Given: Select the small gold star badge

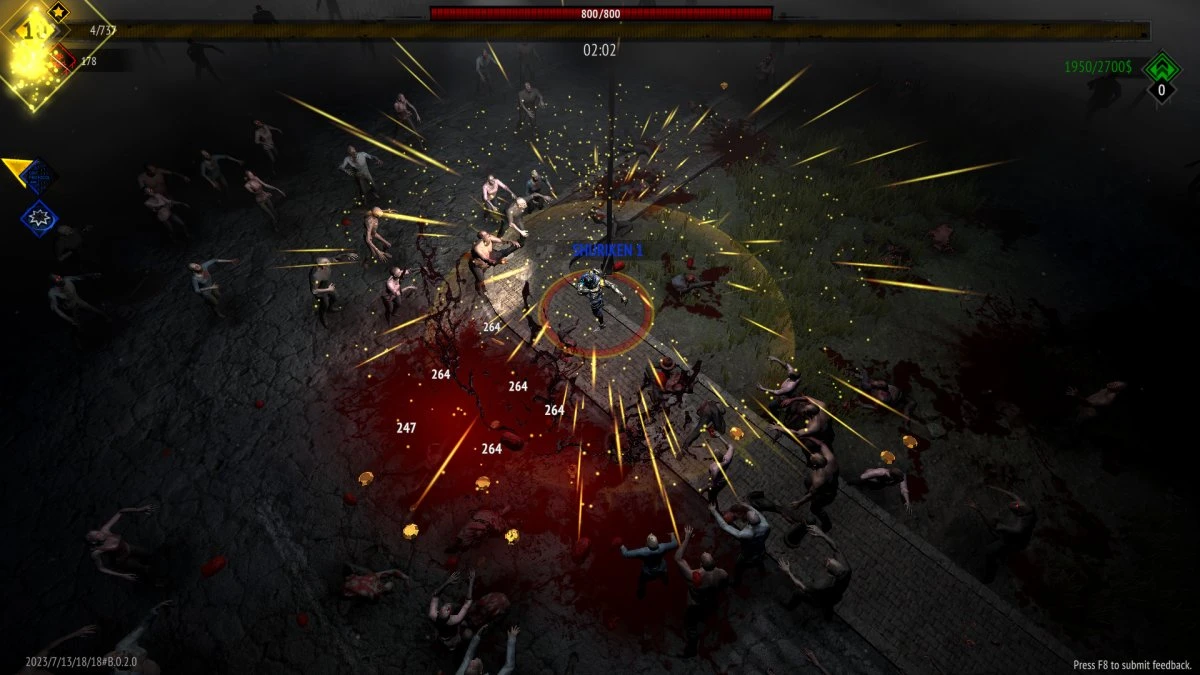Looking at the screenshot, I should 58,13.
